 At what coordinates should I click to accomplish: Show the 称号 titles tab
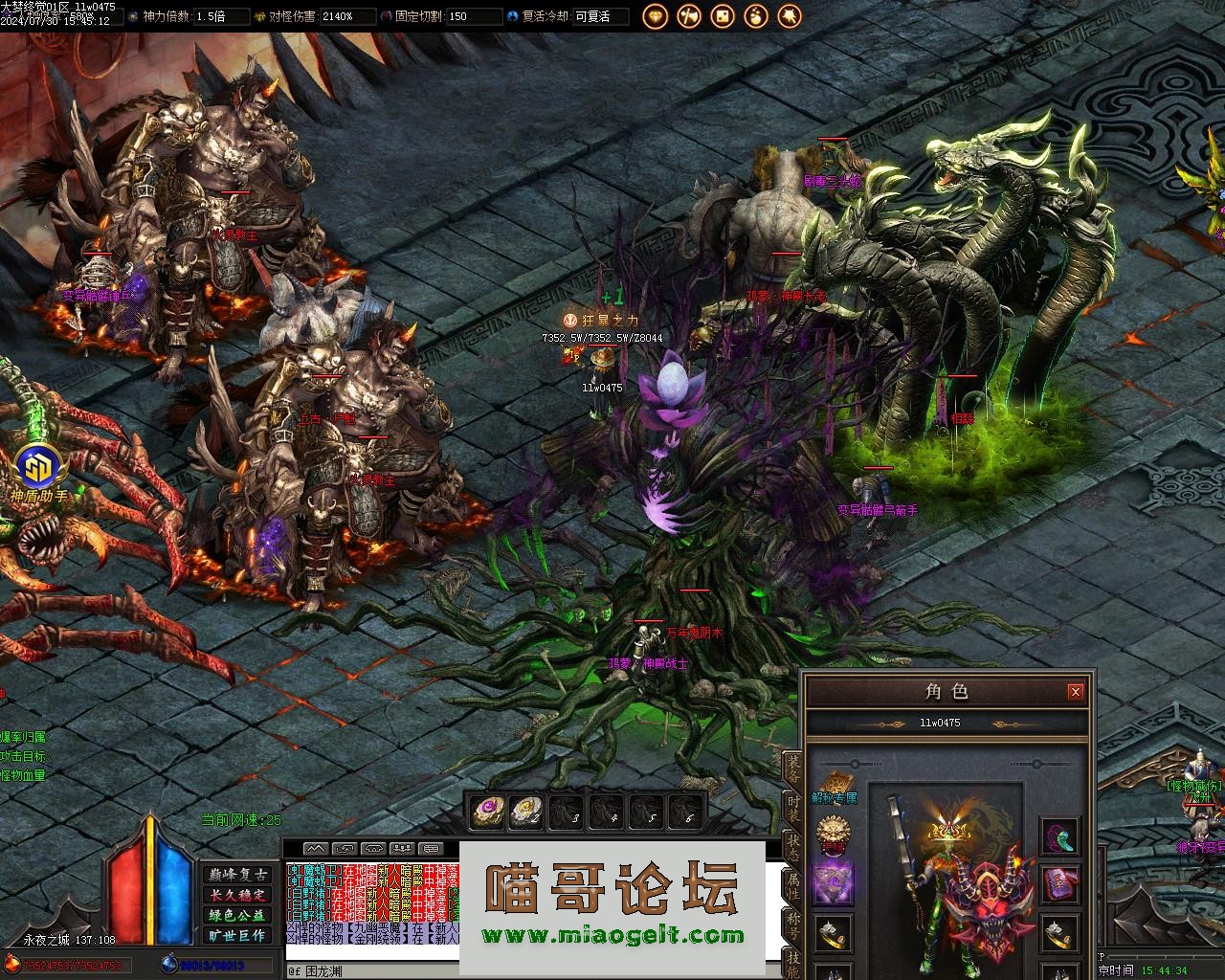[x=792, y=923]
